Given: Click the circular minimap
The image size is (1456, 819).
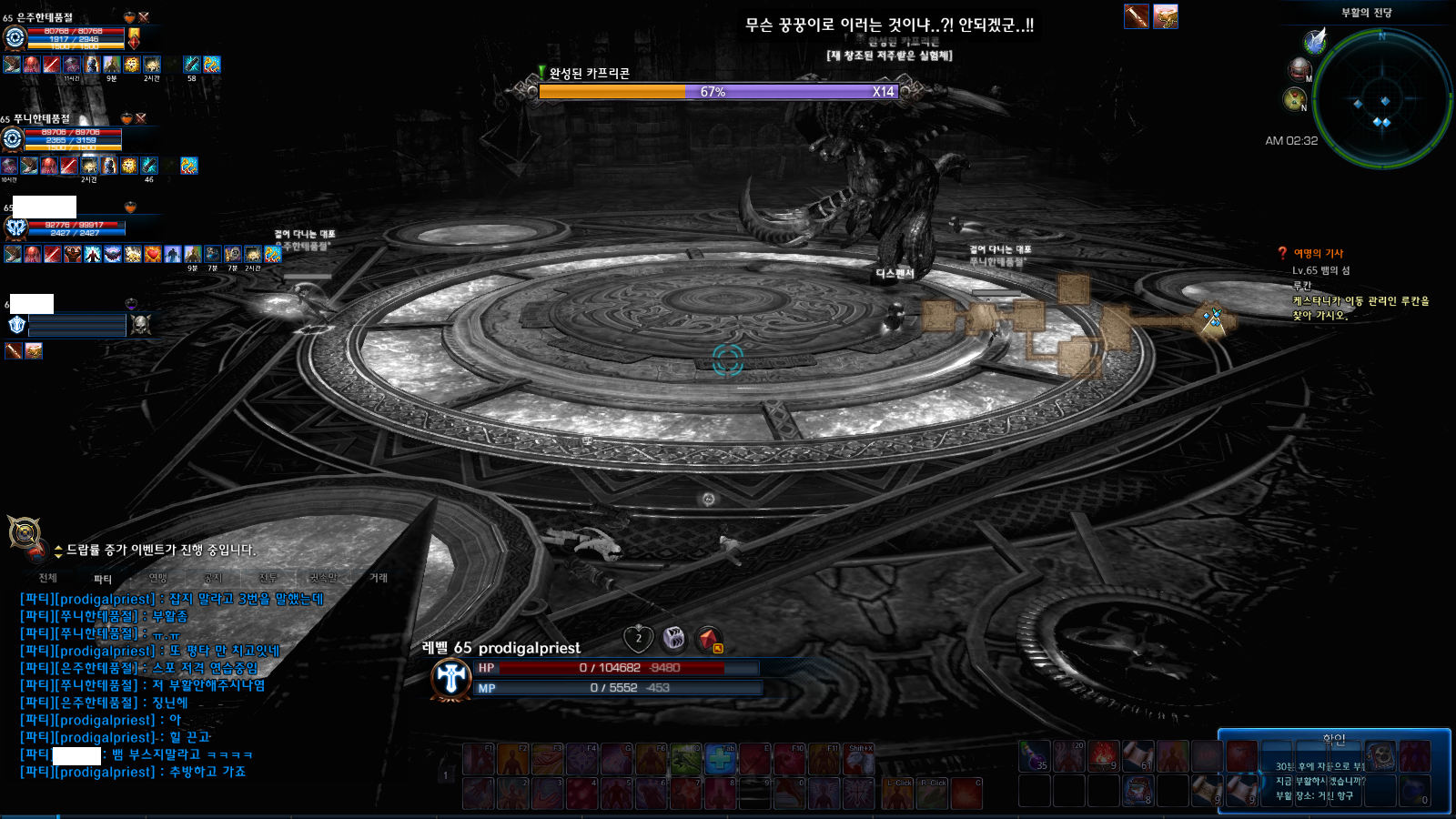Looking at the screenshot, I should coord(1381,98).
